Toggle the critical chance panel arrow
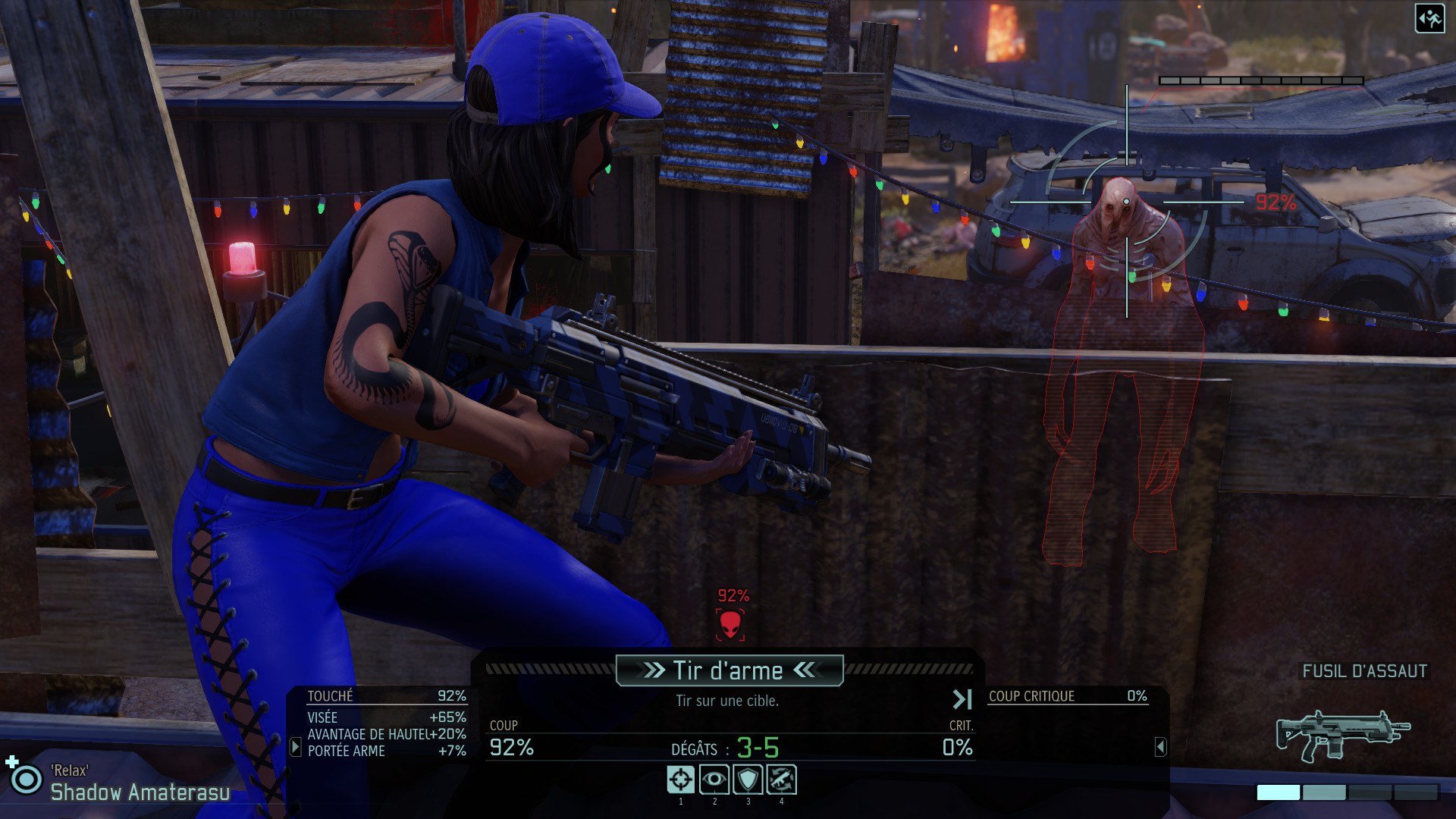The image size is (1456, 819). tap(1160, 747)
